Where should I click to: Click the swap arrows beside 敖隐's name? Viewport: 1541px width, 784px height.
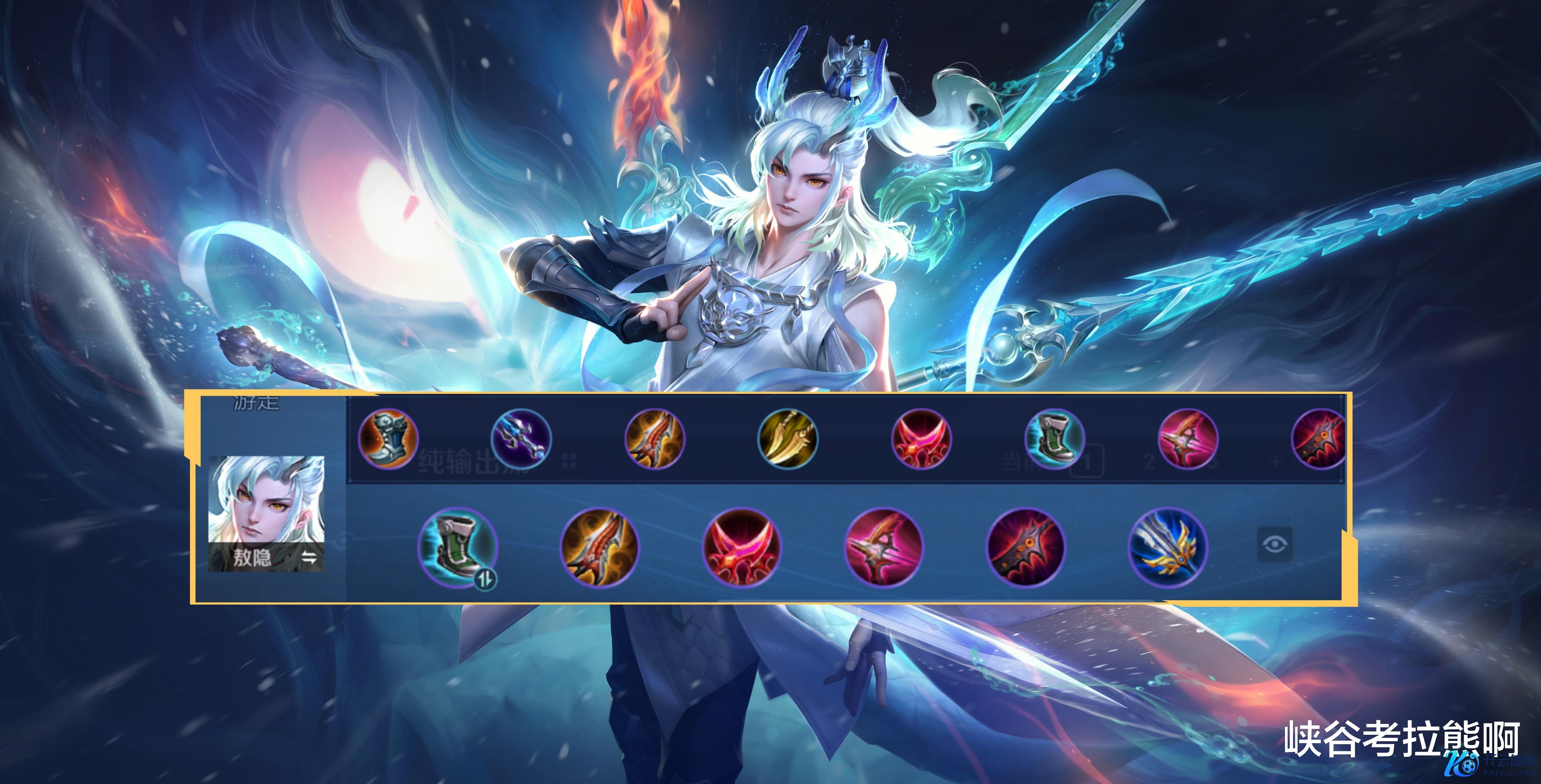309,558
